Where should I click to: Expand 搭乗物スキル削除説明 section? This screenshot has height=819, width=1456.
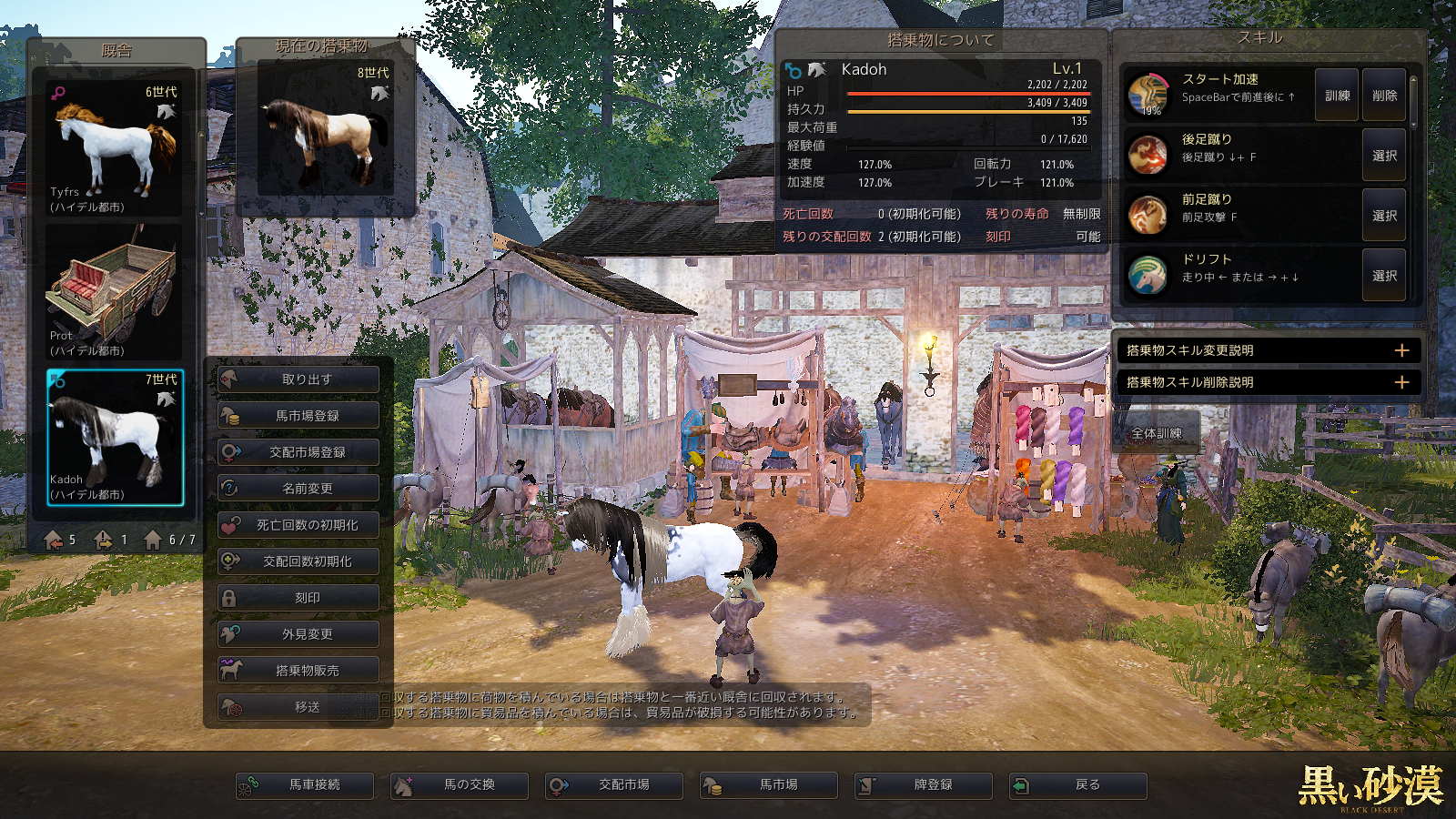click(x=1268, y=382)
